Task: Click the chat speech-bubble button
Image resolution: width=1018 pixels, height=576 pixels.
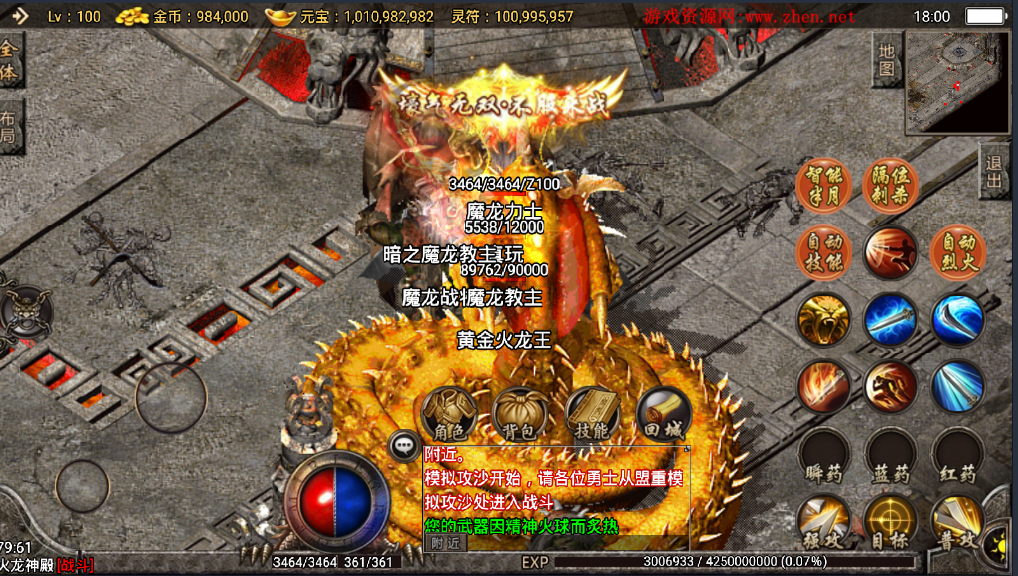Action: [403, 445]
